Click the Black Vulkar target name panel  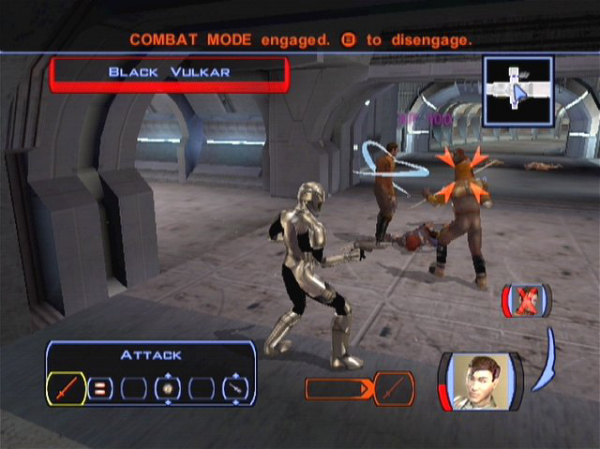(x=169, y=73)
